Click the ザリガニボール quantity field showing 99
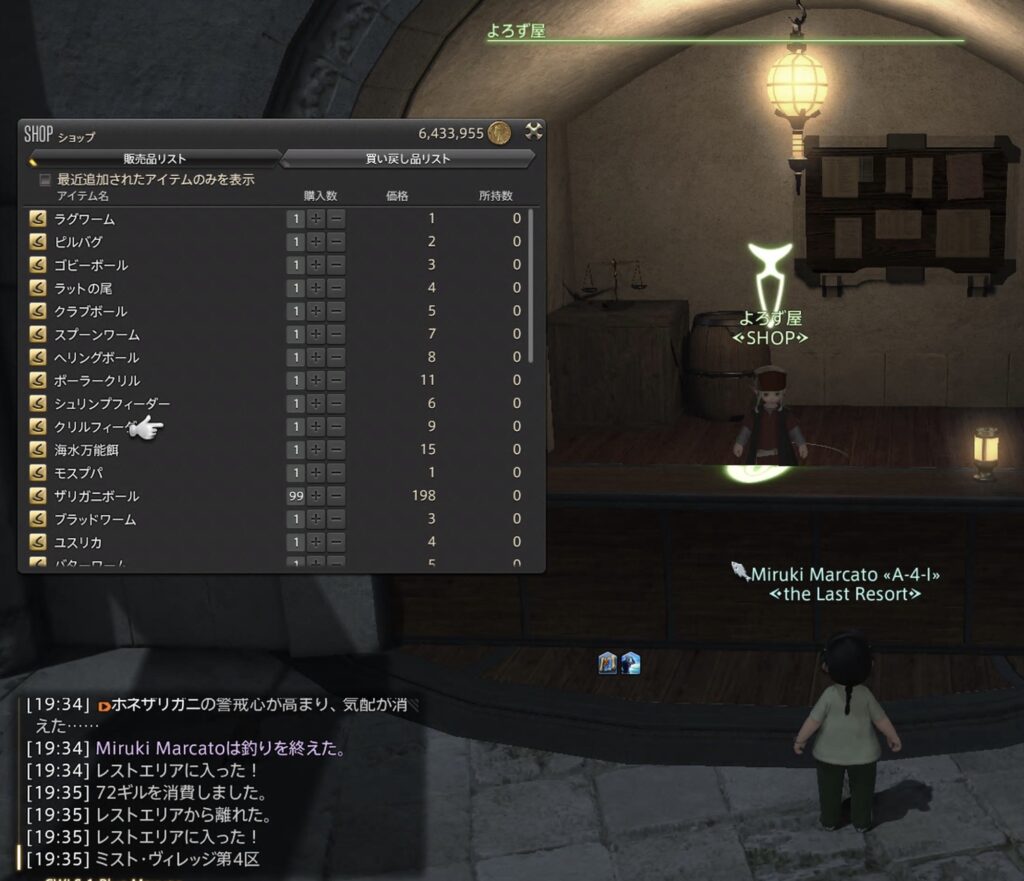Image resolution: width=1024 pixels, height=881 pixels. [296, 496]
